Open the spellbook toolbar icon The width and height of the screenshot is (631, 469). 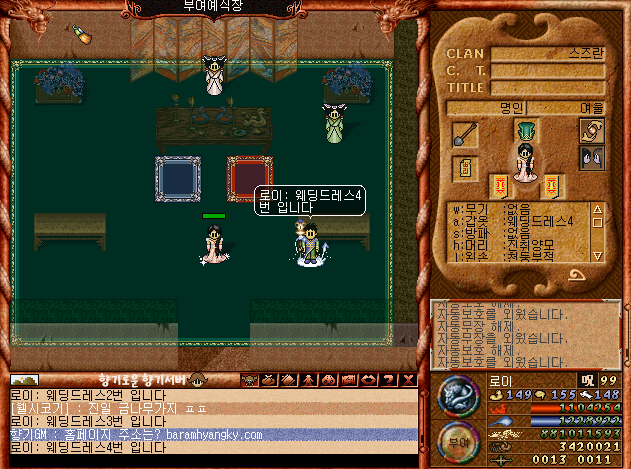click(x=287, y=380)
